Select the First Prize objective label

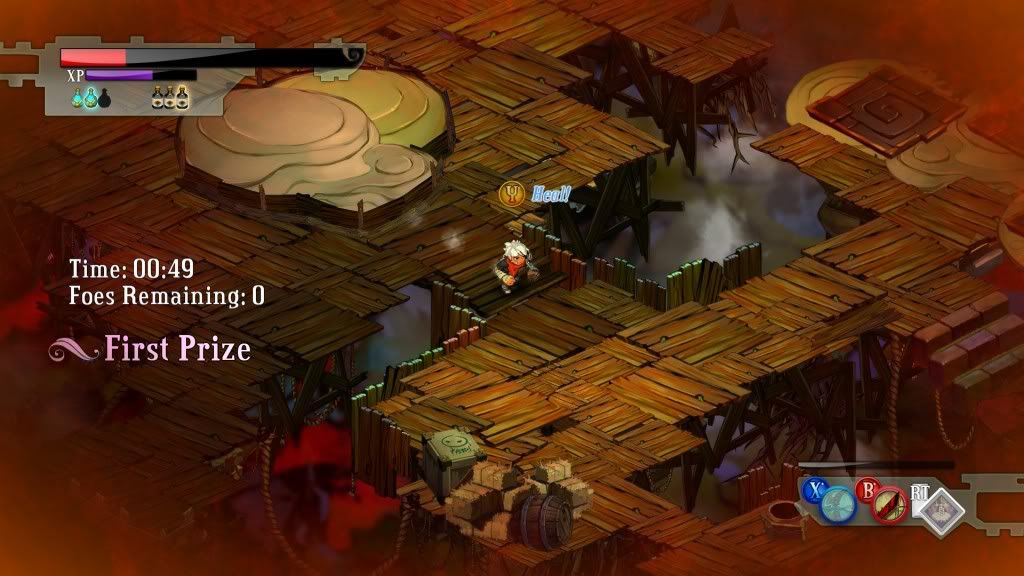(x=177, y=349)
